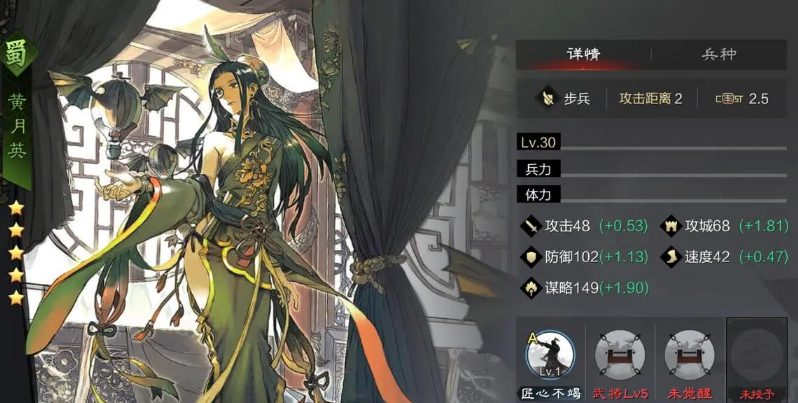798x403 pixels.
Task: Switch to the 详情 details tab
Action: coord(582,55)
